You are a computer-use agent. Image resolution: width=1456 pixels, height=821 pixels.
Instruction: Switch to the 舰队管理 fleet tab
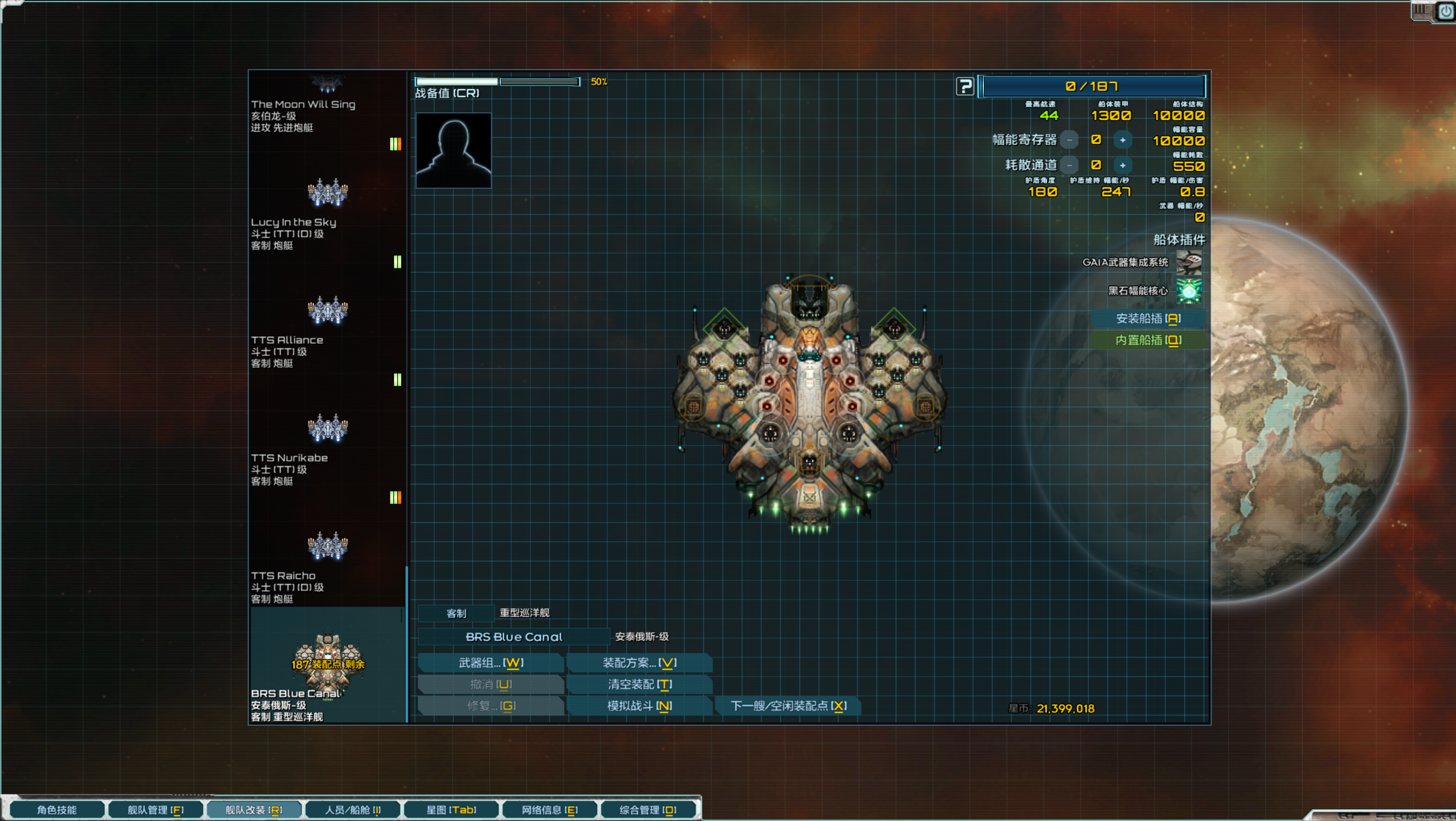pos(155,810)
